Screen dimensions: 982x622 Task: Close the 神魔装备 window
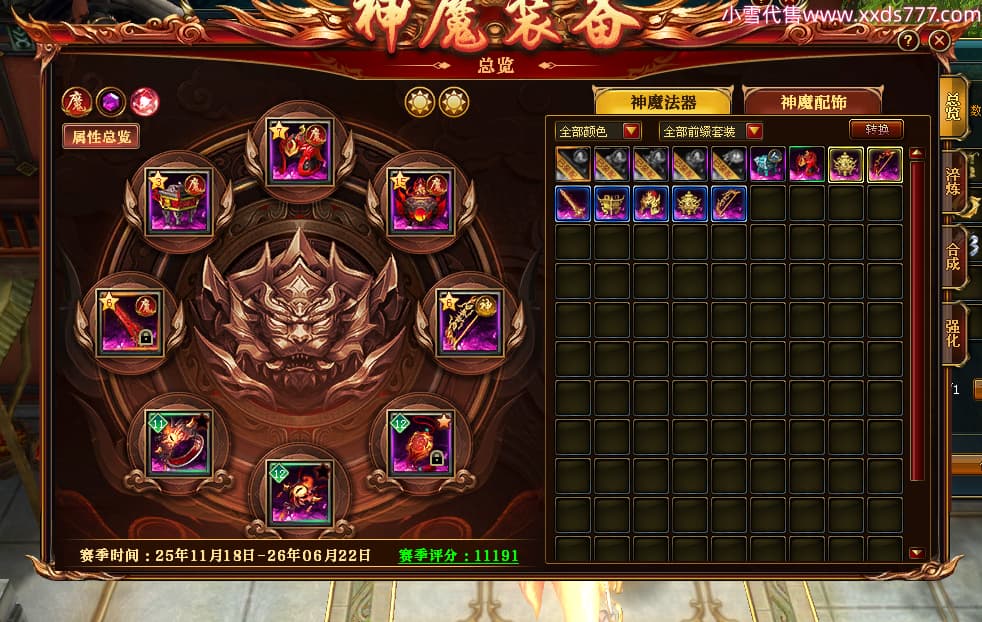(x=938, y=41)
